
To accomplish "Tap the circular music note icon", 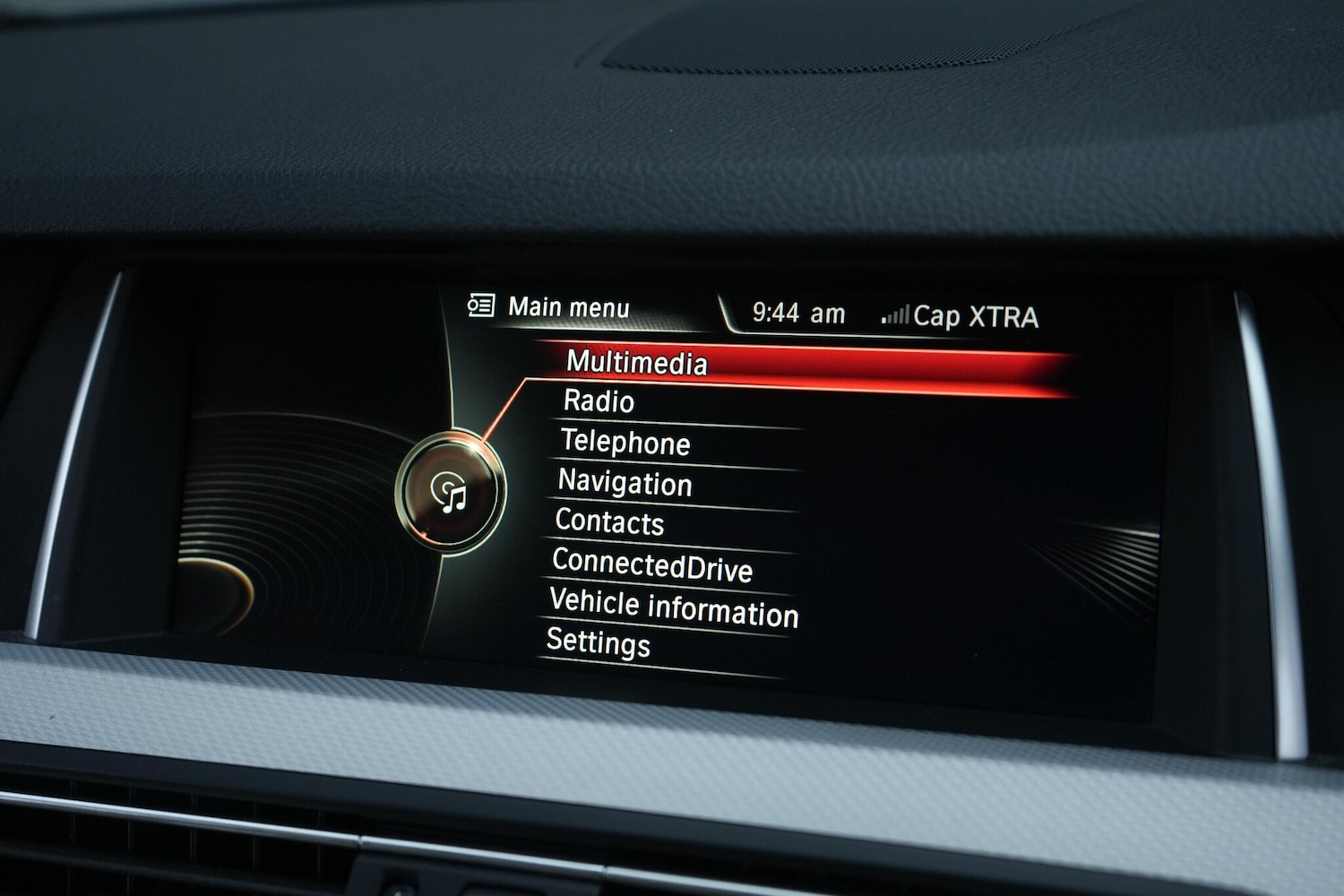I will pyautogui.click(x=452, y=494).
